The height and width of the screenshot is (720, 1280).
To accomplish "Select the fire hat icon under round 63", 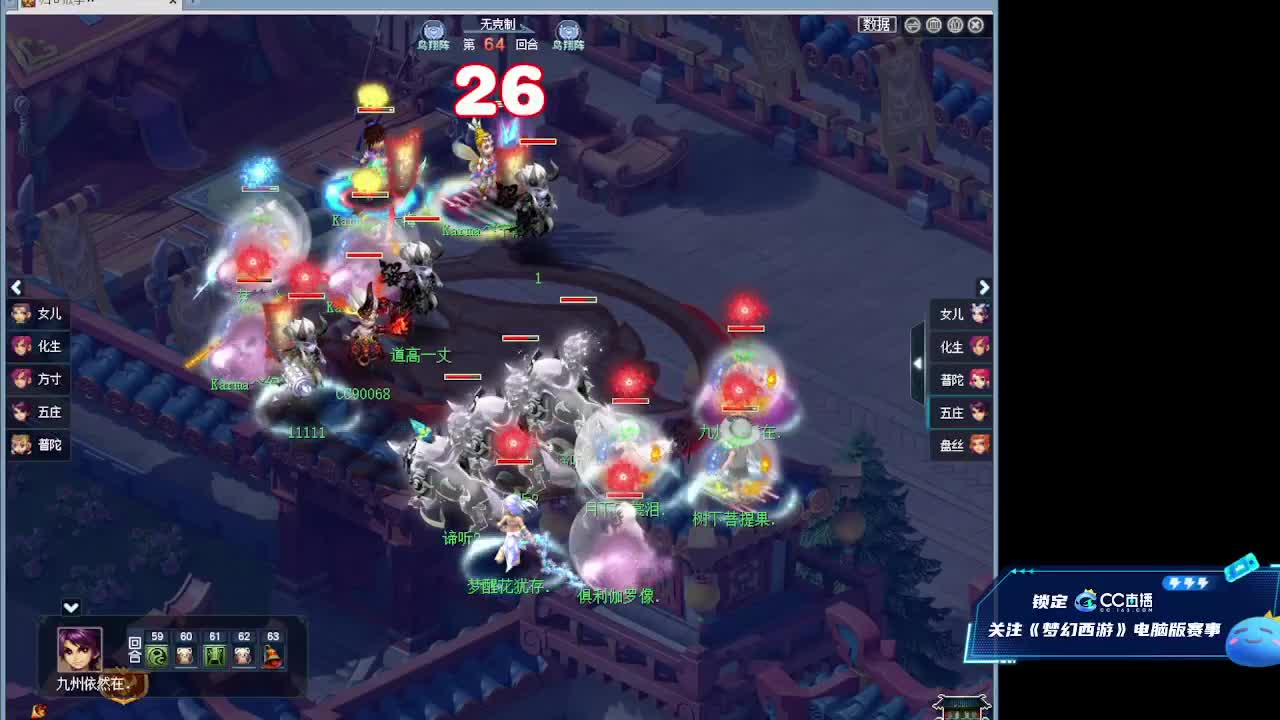I will click(x=272, y=657).
